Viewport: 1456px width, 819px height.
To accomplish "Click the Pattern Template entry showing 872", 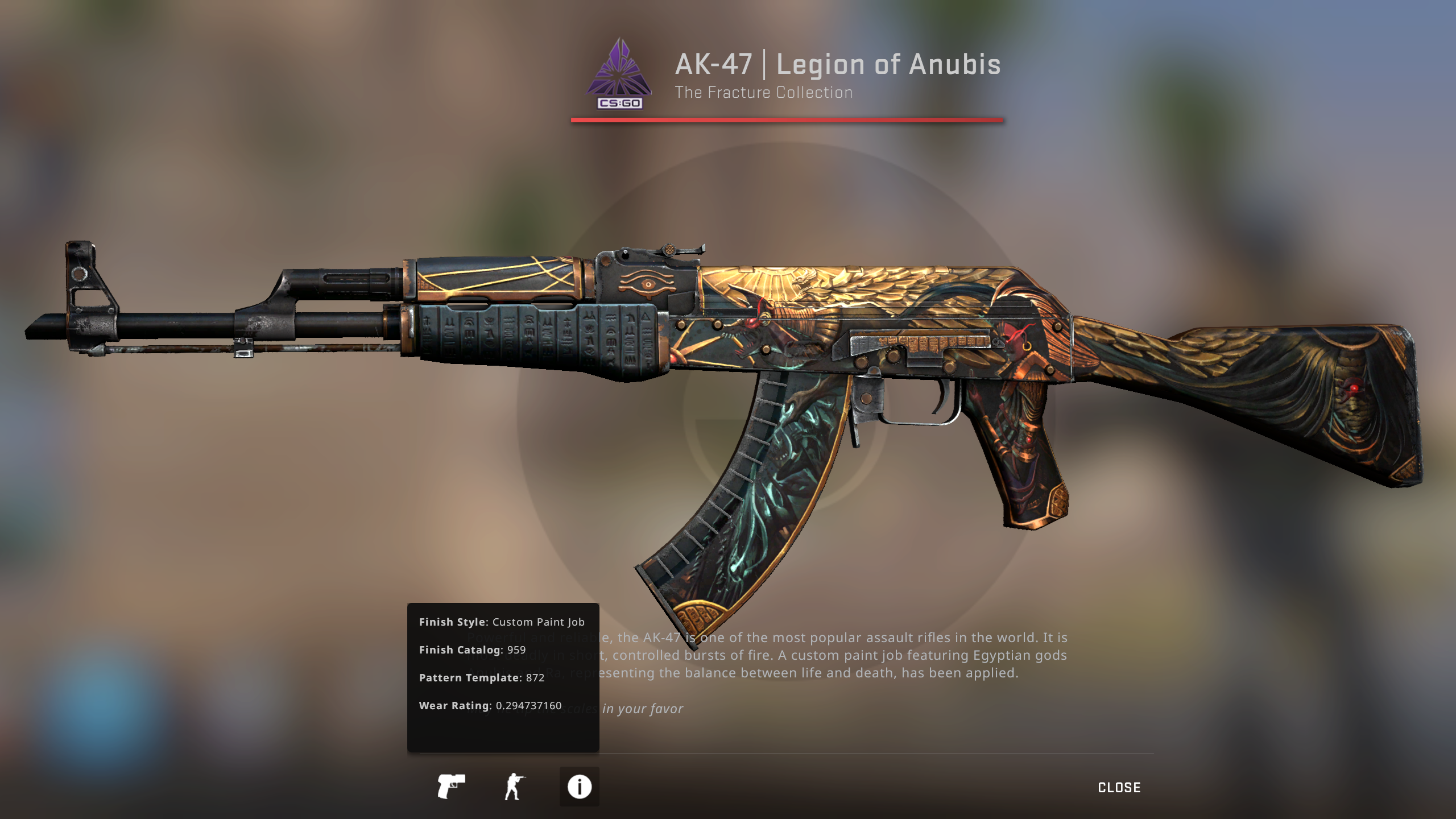I will click(x=482, y=677).
